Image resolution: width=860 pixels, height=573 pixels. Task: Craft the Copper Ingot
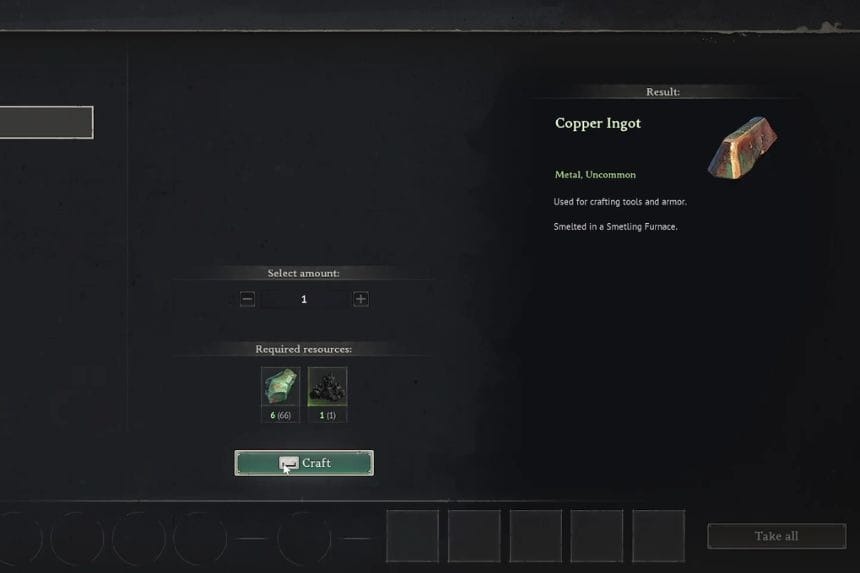304,463
